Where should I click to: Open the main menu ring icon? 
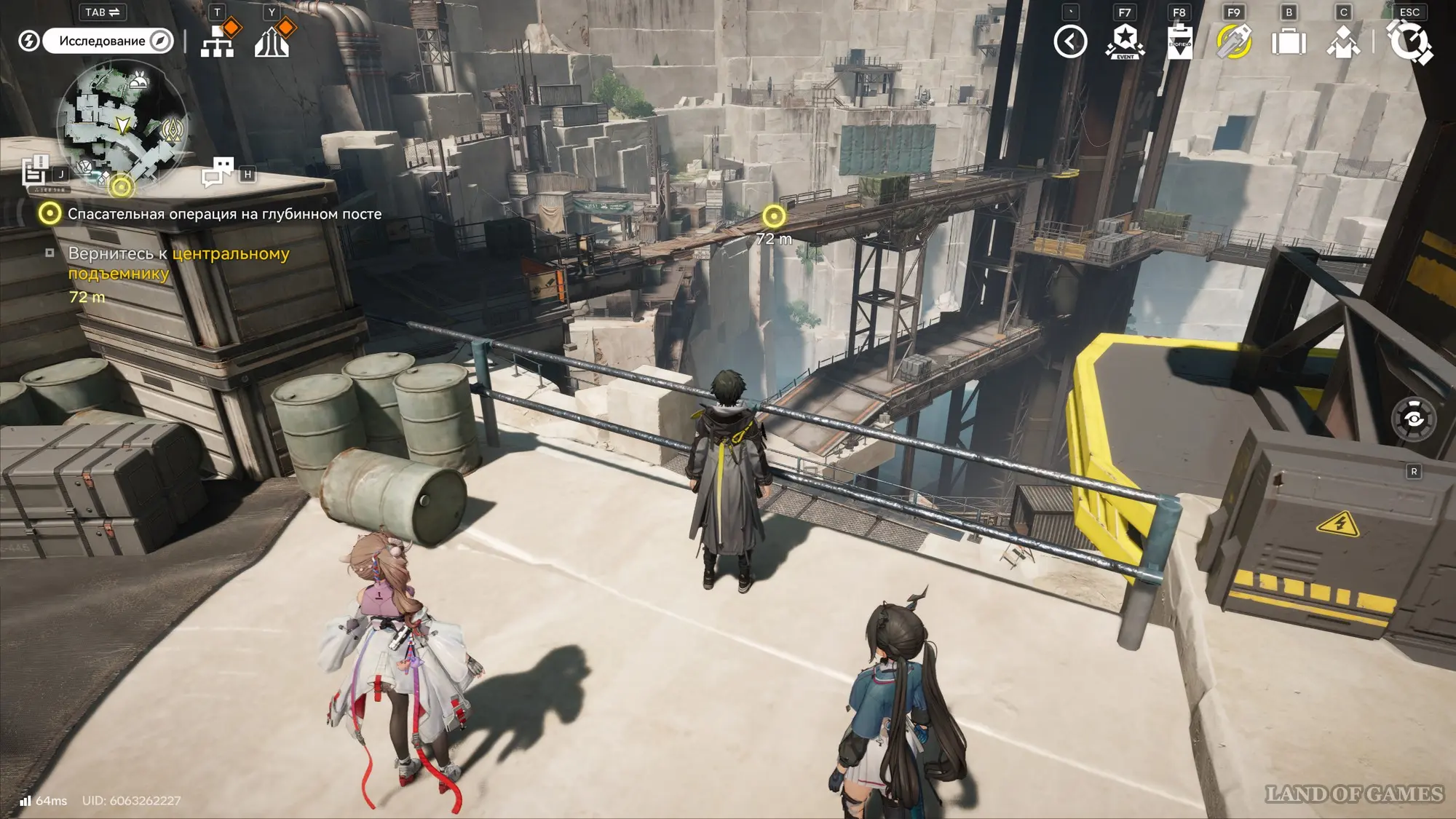pos(1409,41)
